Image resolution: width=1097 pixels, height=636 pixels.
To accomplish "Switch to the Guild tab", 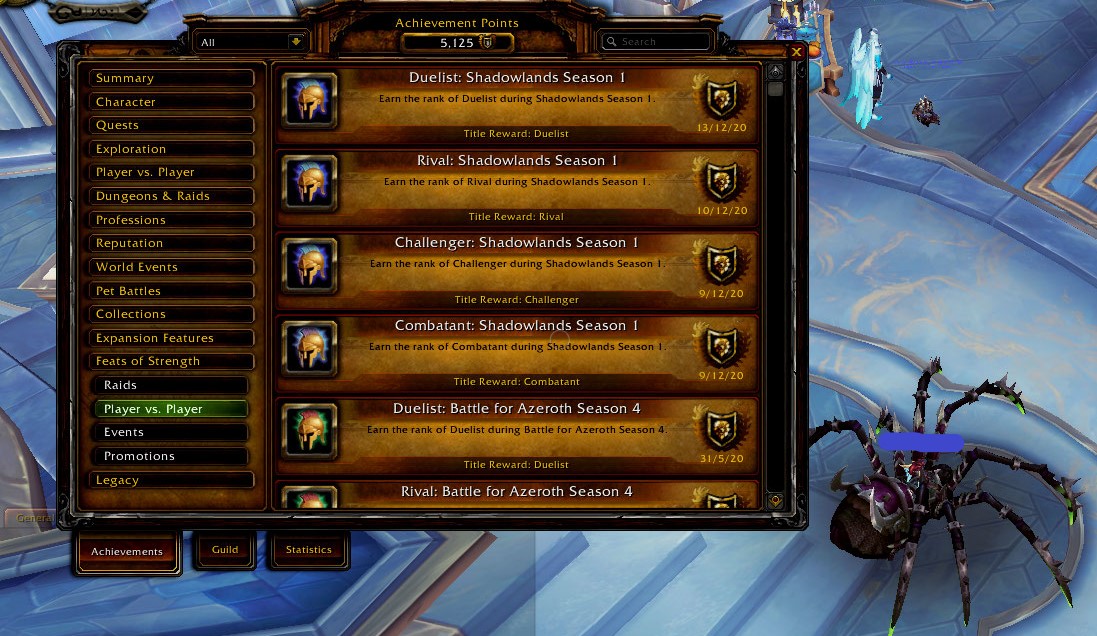I will [x=225, y=550].
